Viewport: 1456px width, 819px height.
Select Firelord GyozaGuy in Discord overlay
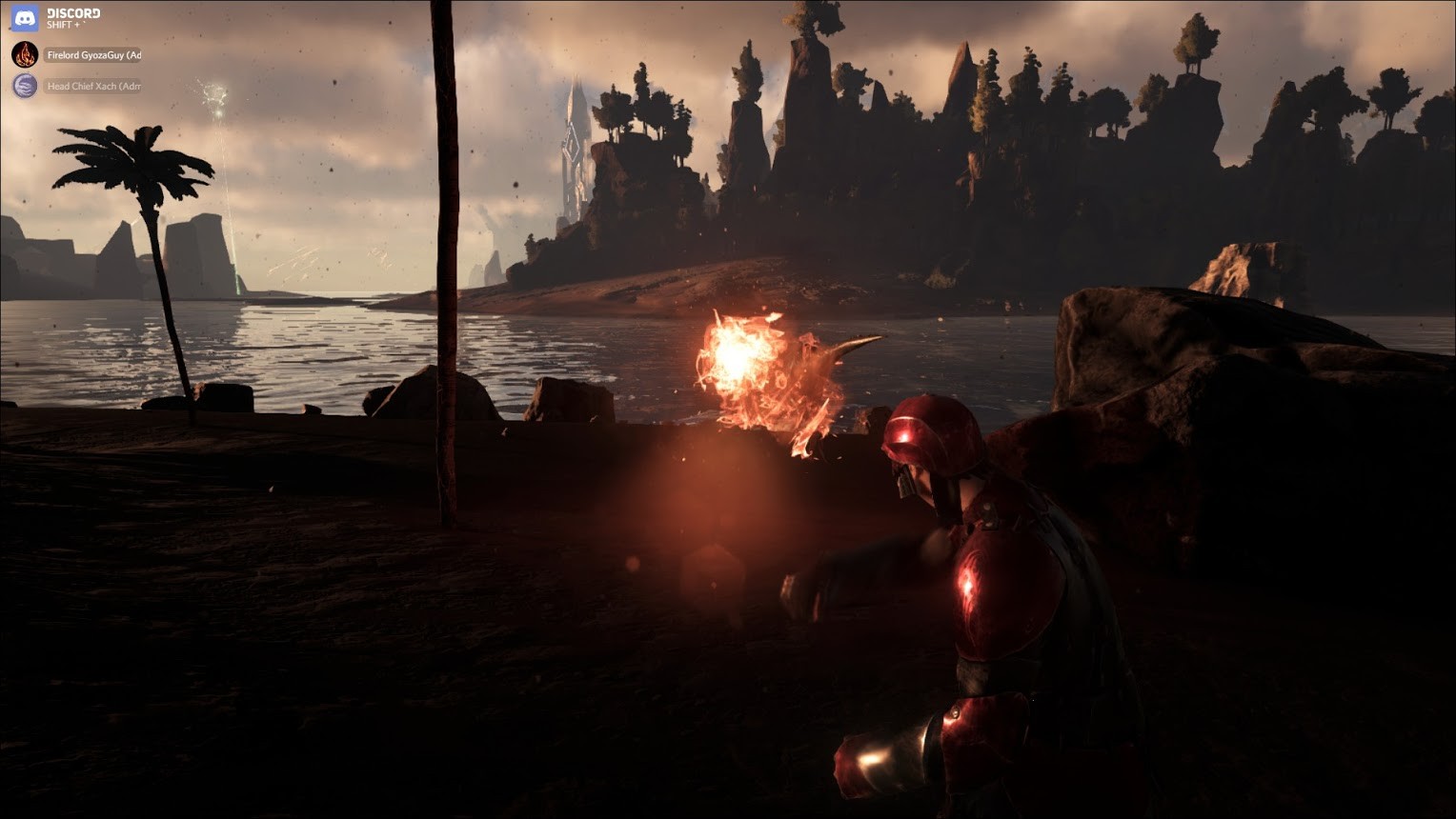point(92,55)
